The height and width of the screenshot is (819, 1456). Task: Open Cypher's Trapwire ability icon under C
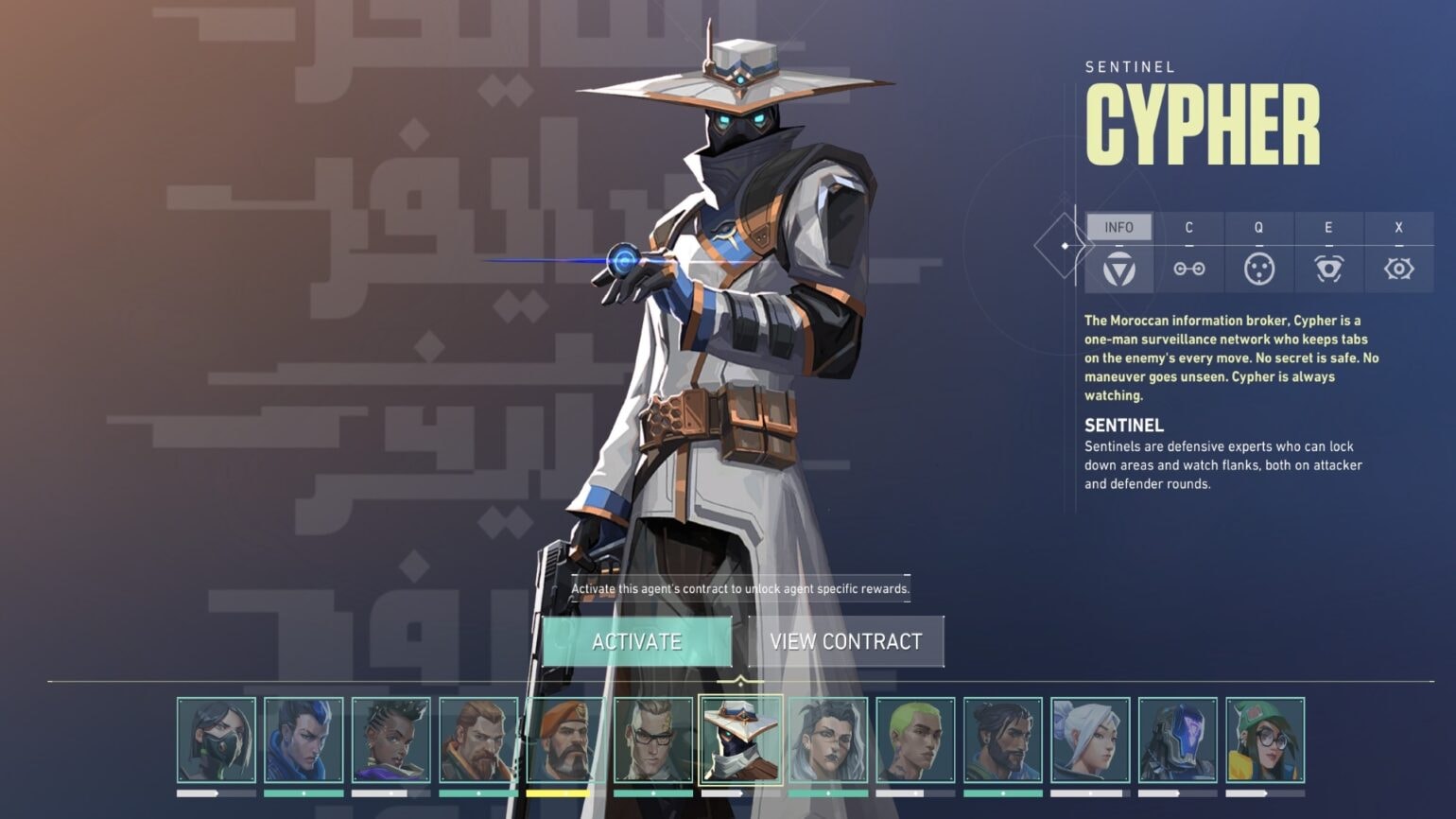pos(1189,268)
